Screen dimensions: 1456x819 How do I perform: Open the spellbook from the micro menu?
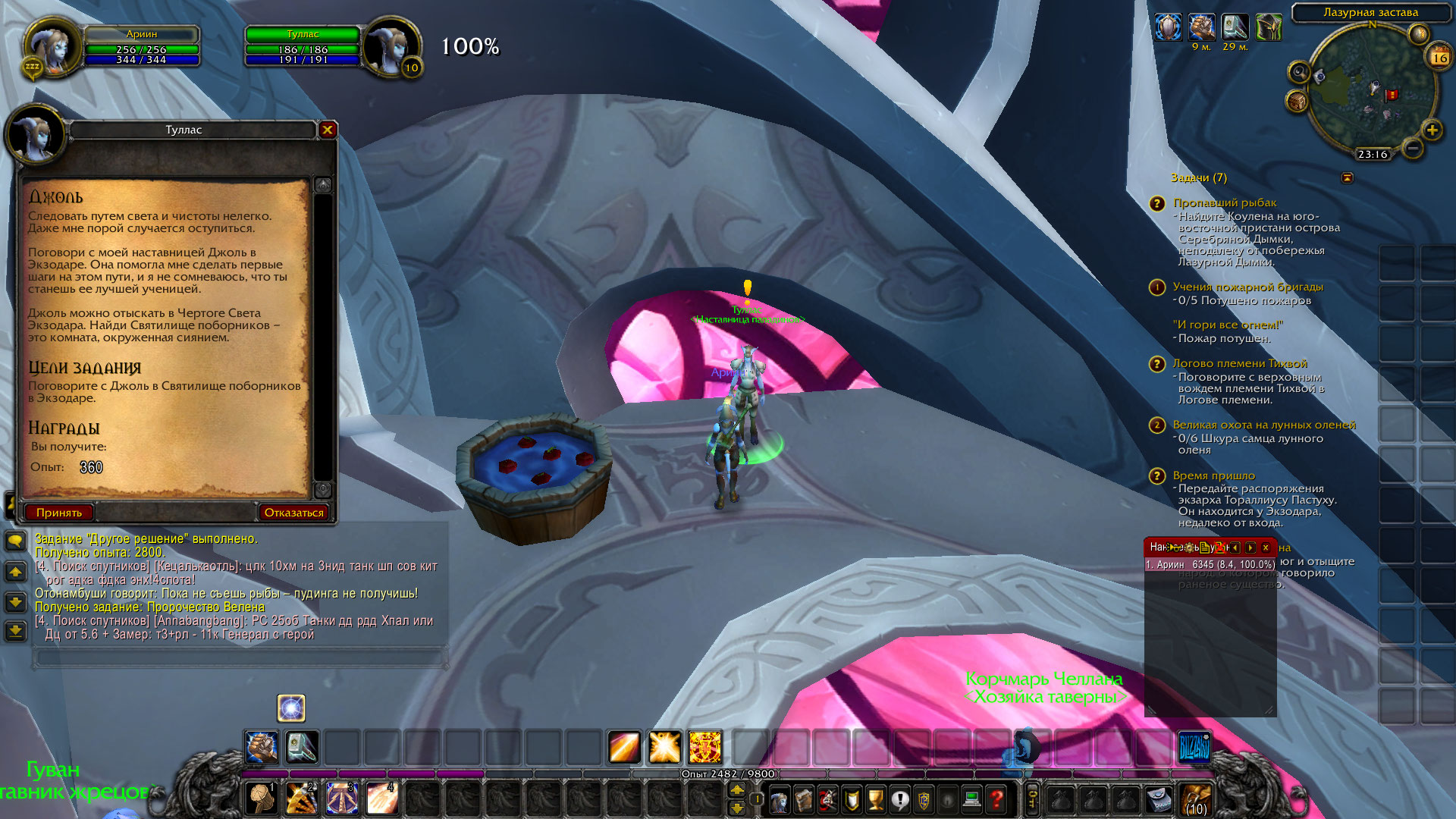click(x=803, y=799)
